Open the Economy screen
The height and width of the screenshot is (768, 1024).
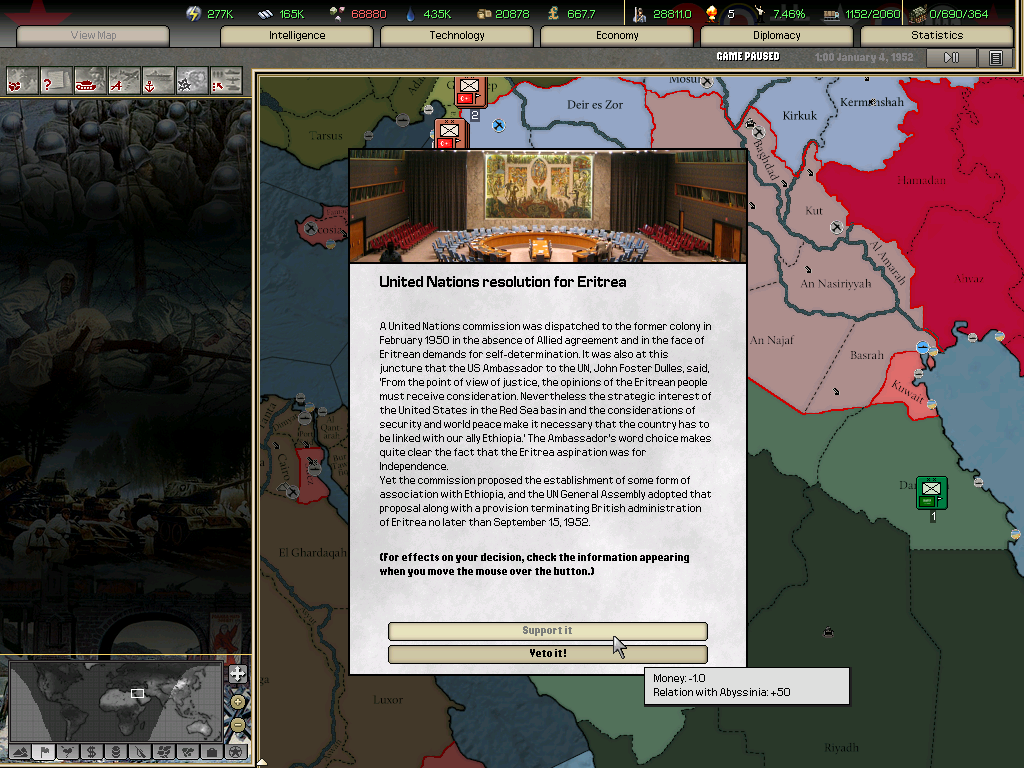[x=617, y=36]
